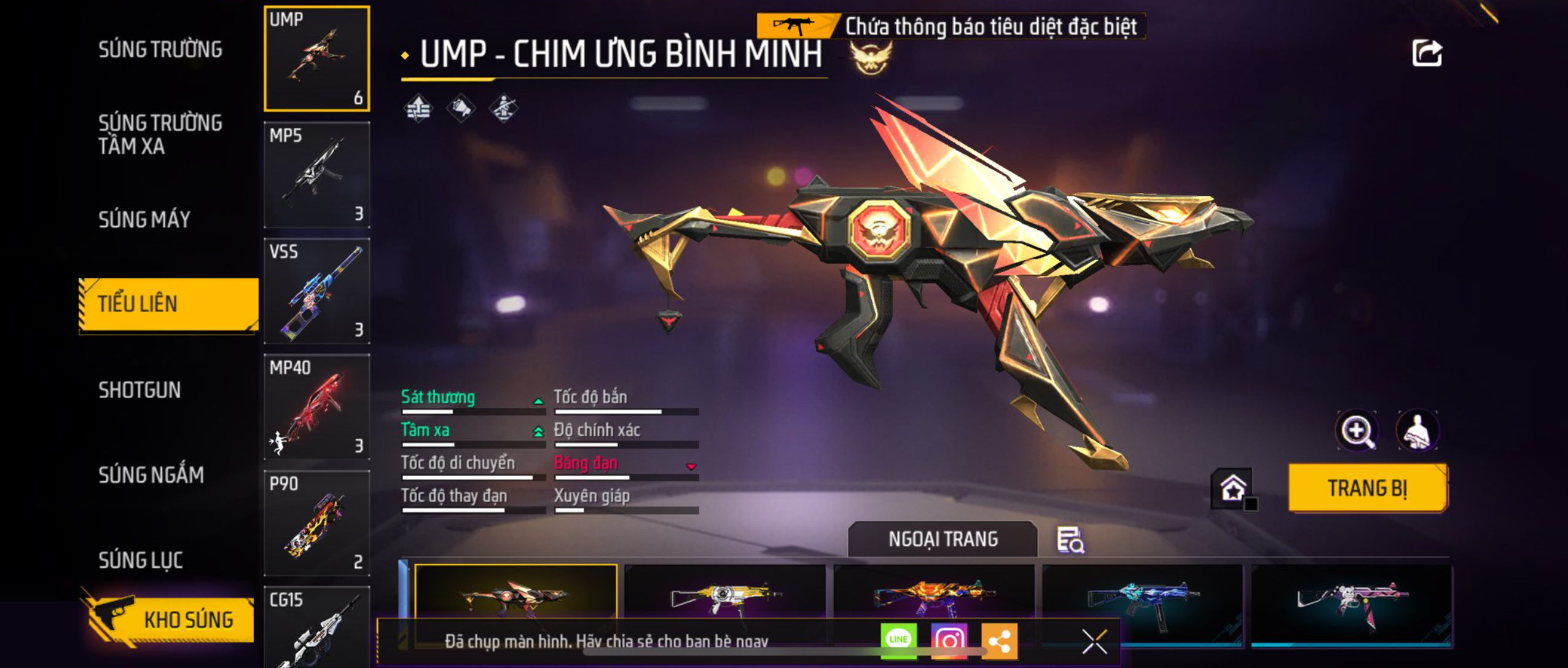Screen dimensions: 1568x668
Task: Select the P90 weapon tile
Action: coord(317,523)
